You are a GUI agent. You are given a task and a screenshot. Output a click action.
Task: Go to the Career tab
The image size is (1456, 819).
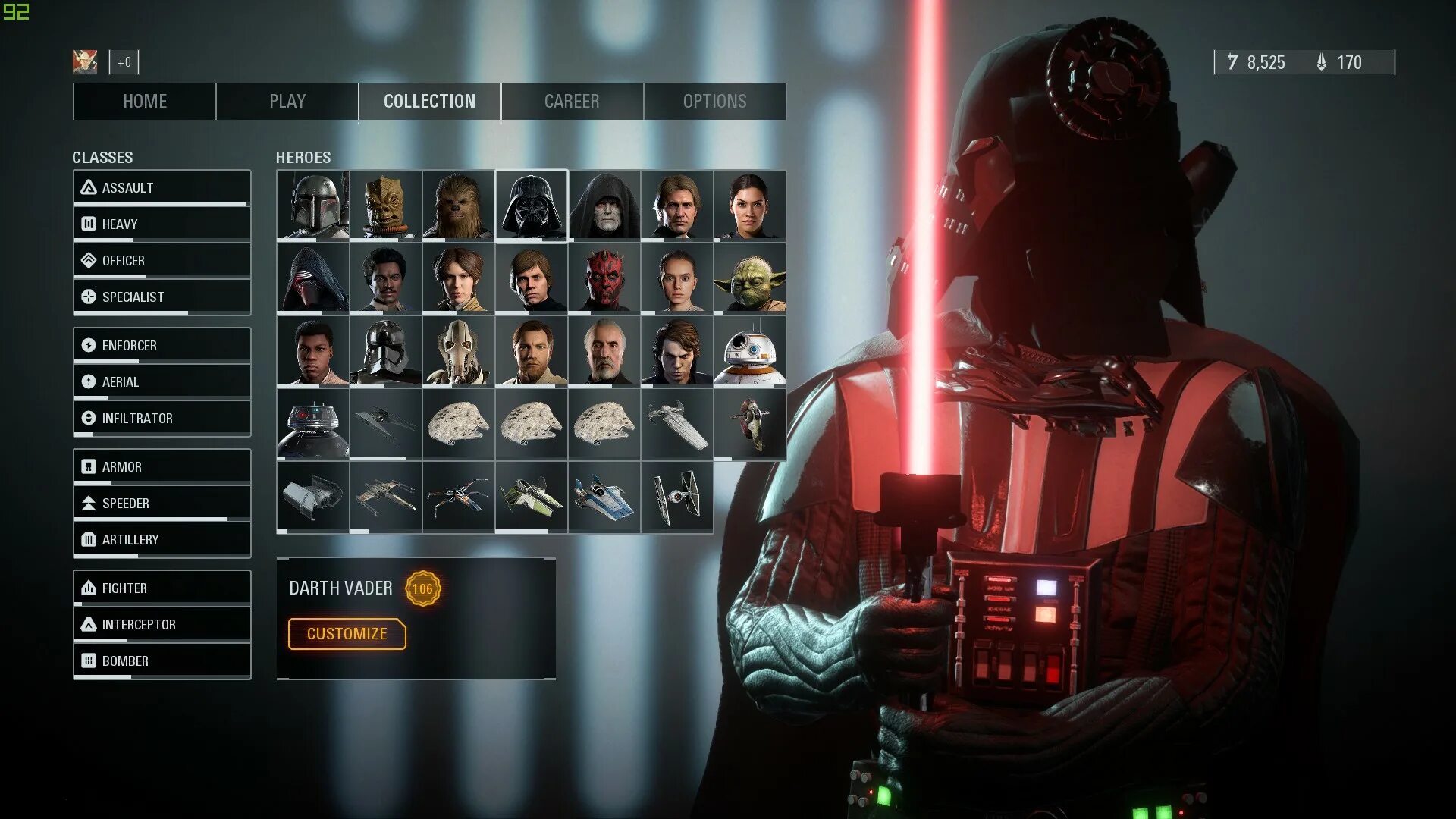(572, 102)
